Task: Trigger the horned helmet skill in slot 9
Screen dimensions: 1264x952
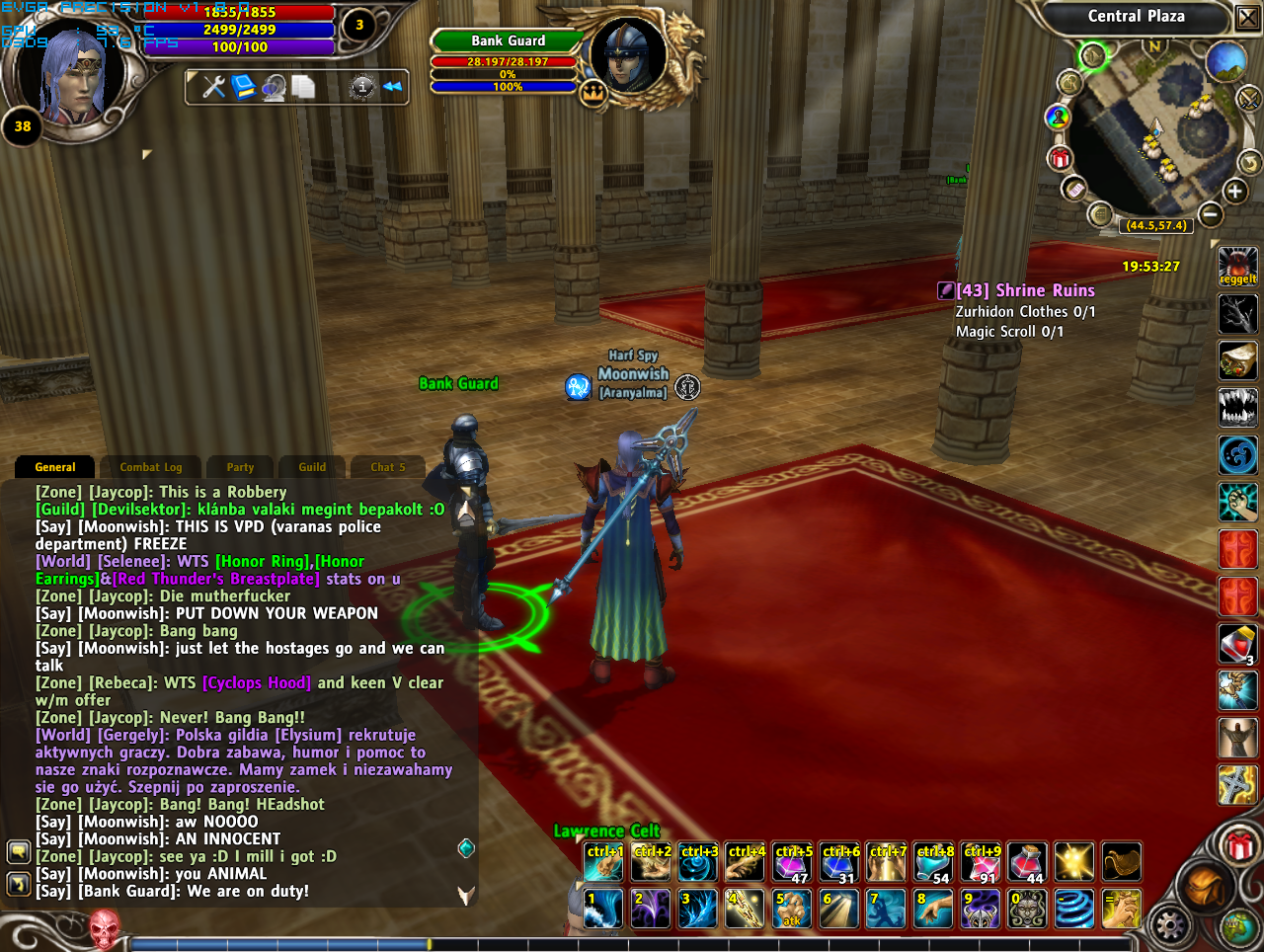Action: (x=981, y=909)
